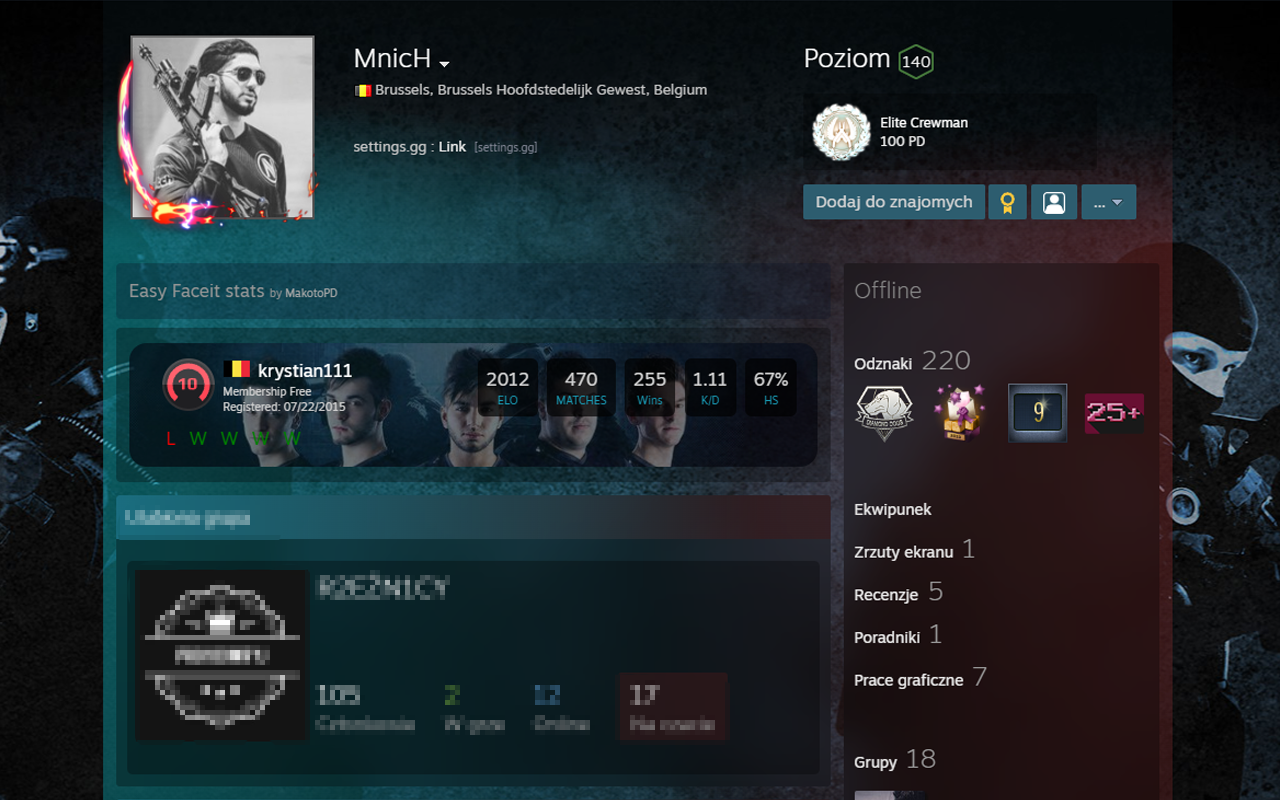Click the 2012 ELO stat box
The height and width of the screenshot is (800, 1280).
508,386
